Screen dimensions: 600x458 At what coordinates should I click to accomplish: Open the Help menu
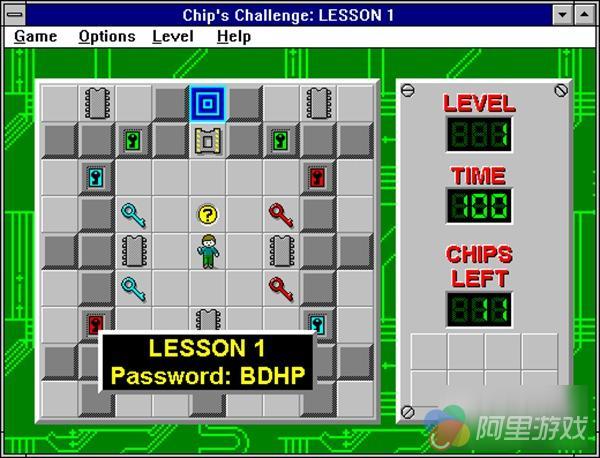coord(234,36)
